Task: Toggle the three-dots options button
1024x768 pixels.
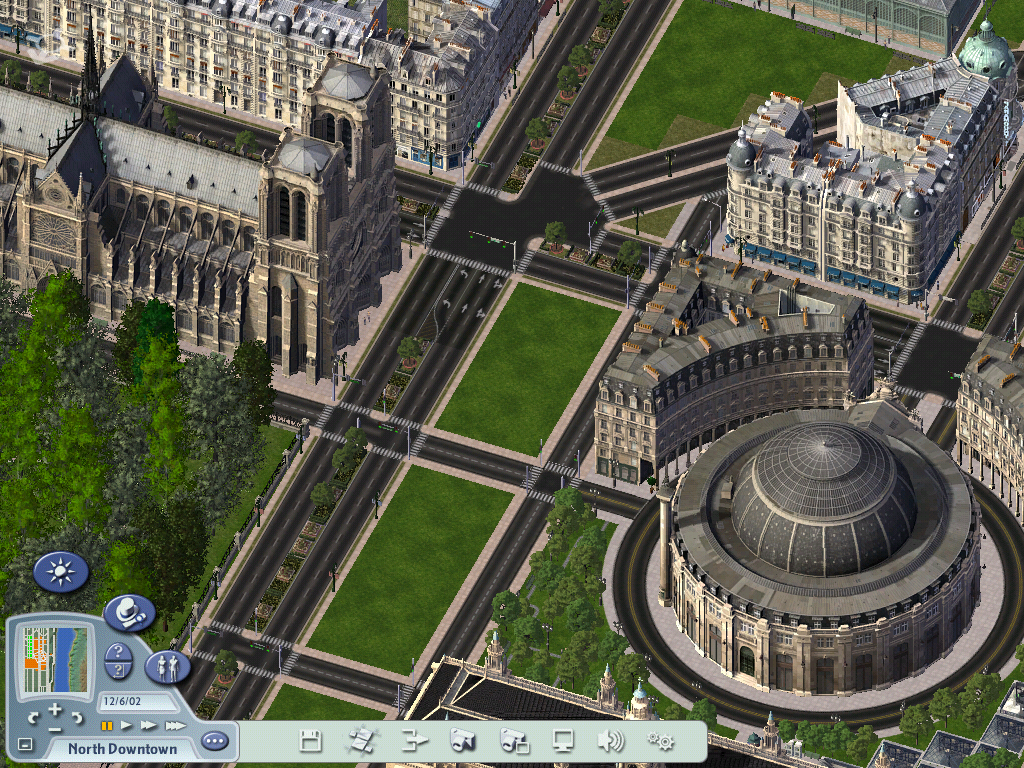Action: [x=214, y=741]
